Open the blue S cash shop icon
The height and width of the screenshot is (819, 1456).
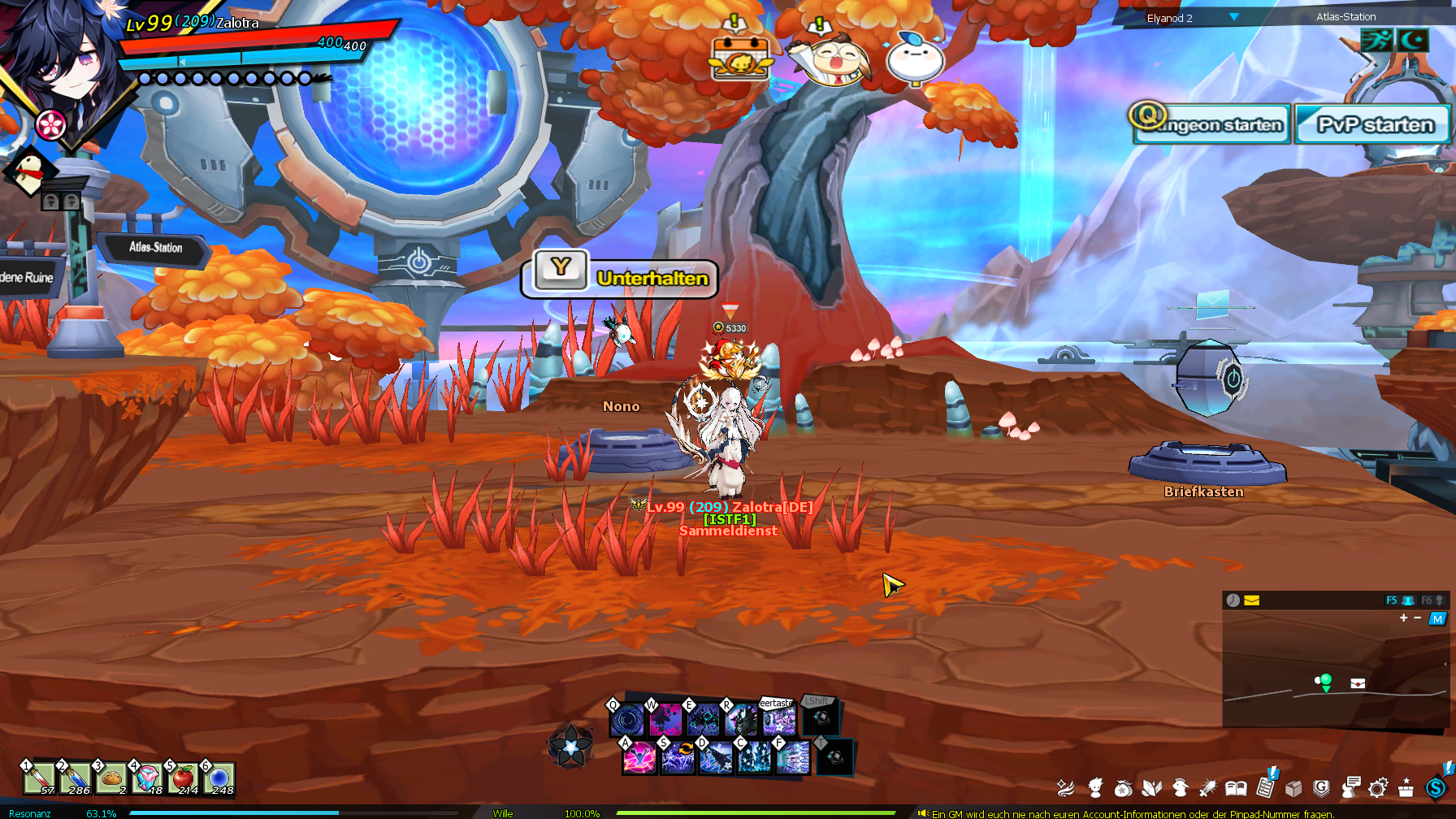1436,787
